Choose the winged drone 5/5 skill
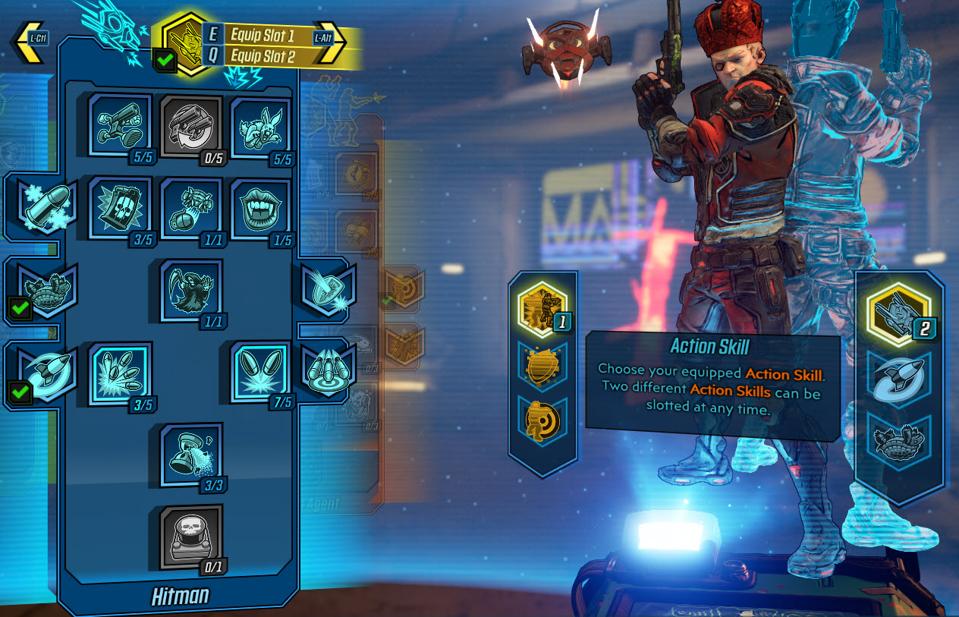 point(261,126)
